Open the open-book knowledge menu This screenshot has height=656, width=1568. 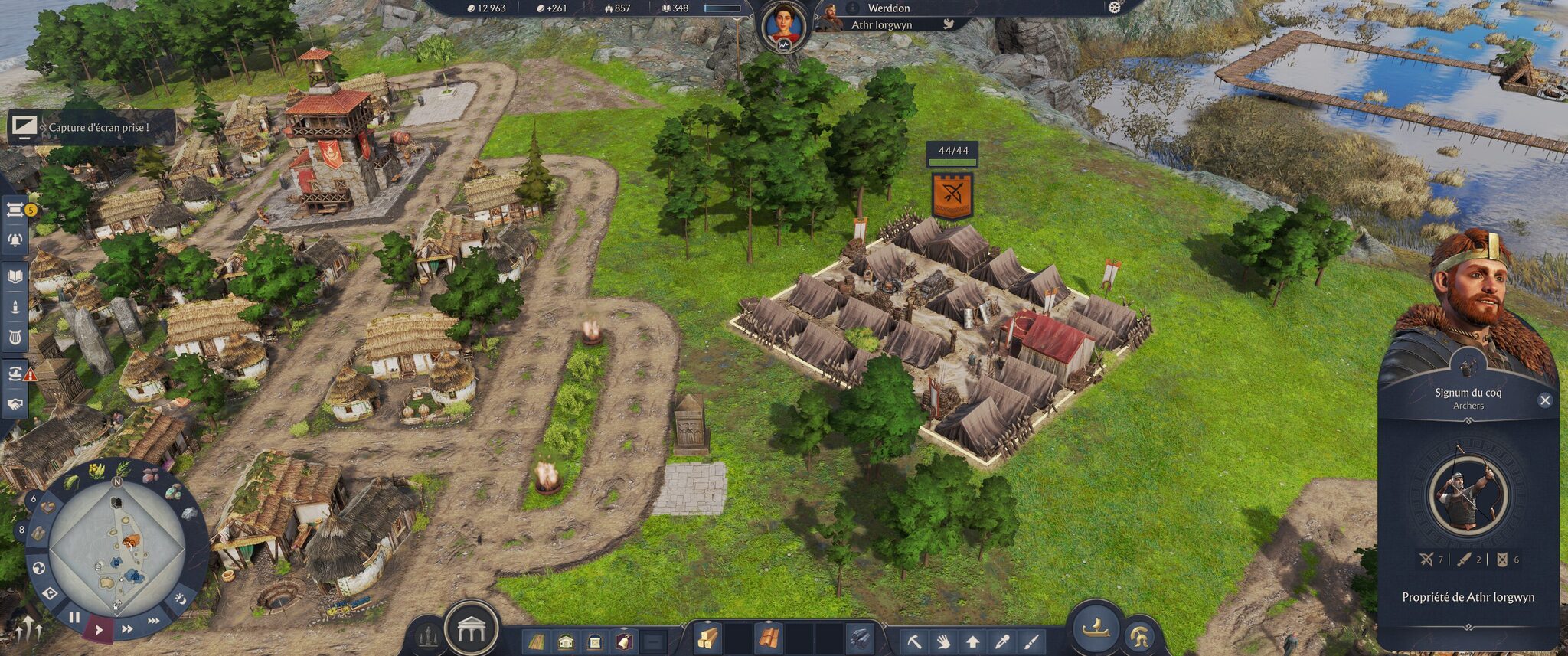15,276
